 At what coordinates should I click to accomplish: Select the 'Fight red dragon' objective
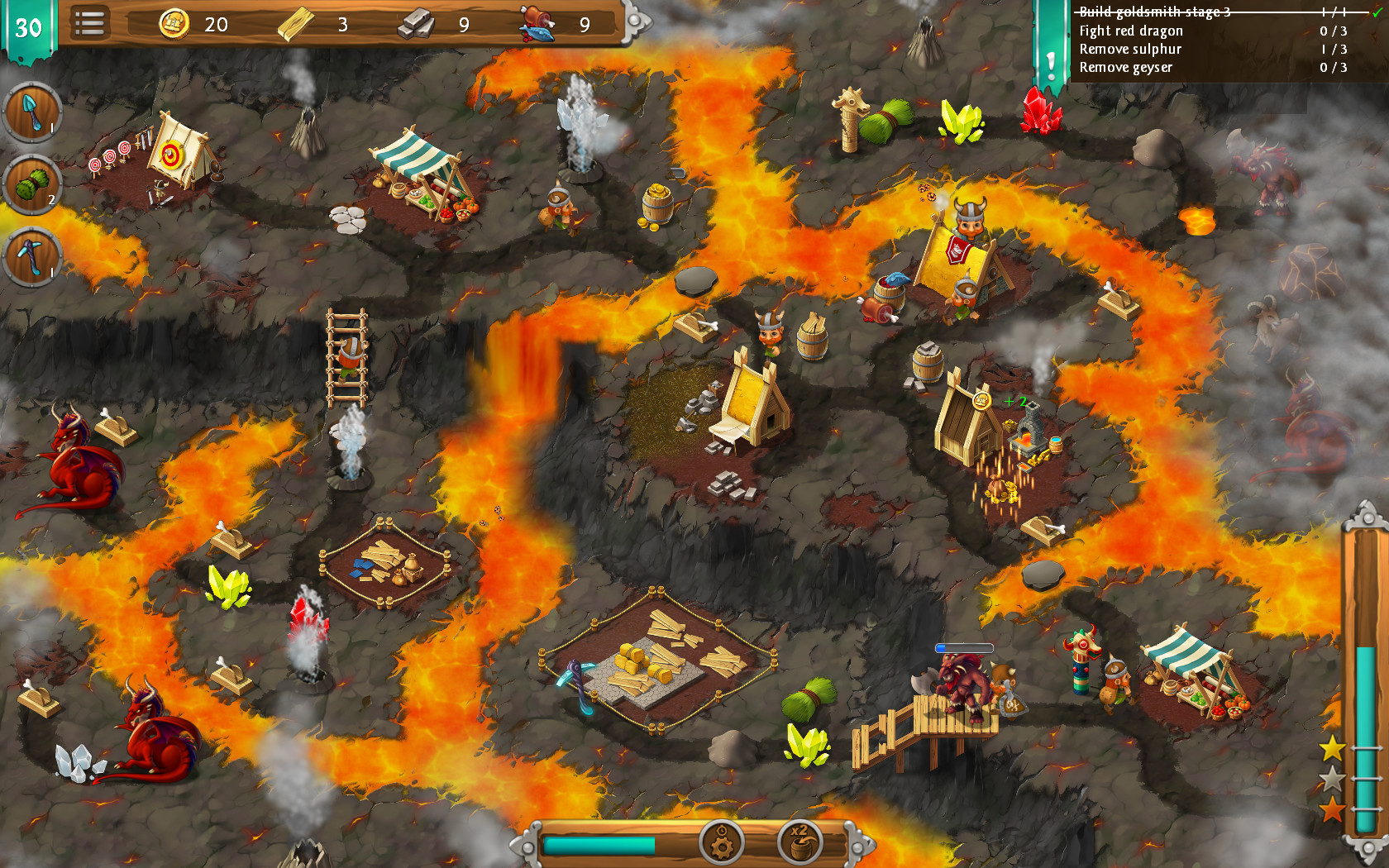[1129, 31]
